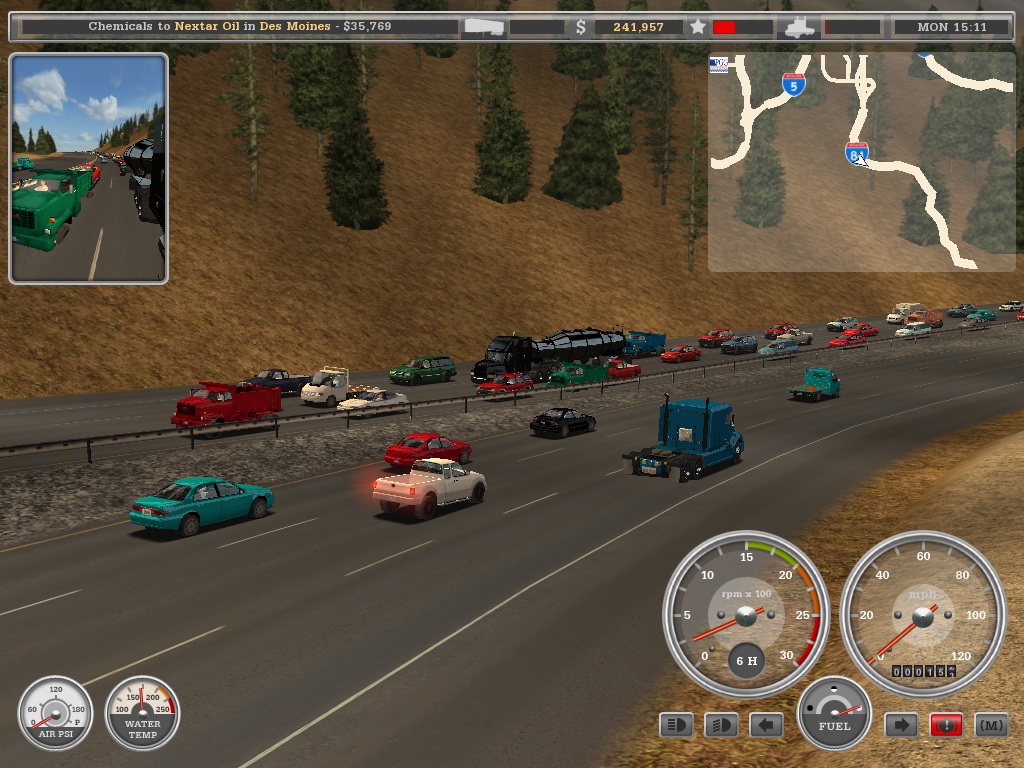Viewport: 1024px width, 768px height.
Task: Click the (M) transmission mode button
Action: click(x=991, y=725)
